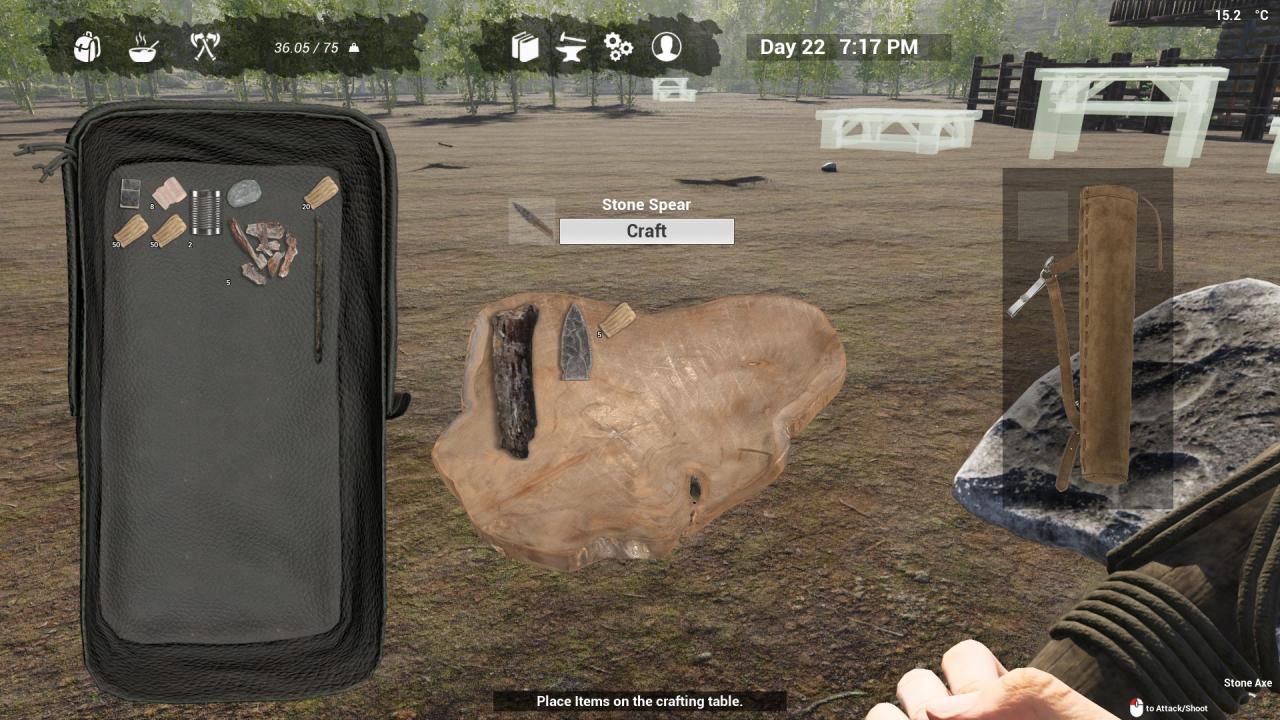The height and width of the screenshot is (720, 1280).
Task: Pick the stone spearhead on crafting table
Action: pyautogui.click(x=574, y=342)
